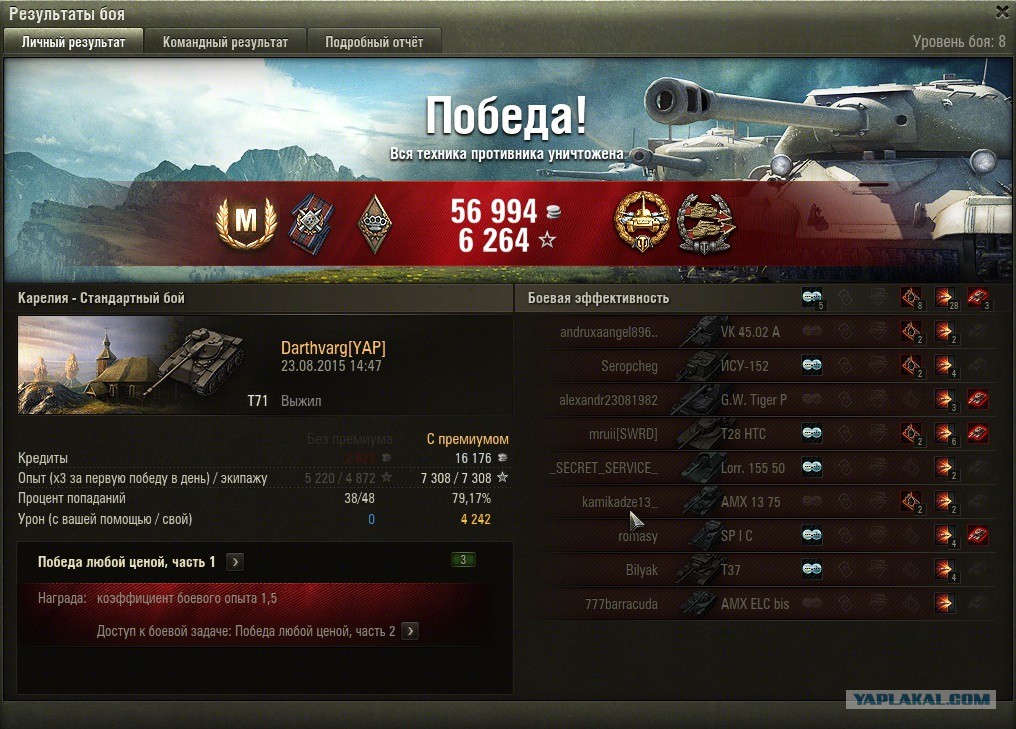The image size is (1016, 729).
Task: Close the battle results window
Action: pos(1002,12)
